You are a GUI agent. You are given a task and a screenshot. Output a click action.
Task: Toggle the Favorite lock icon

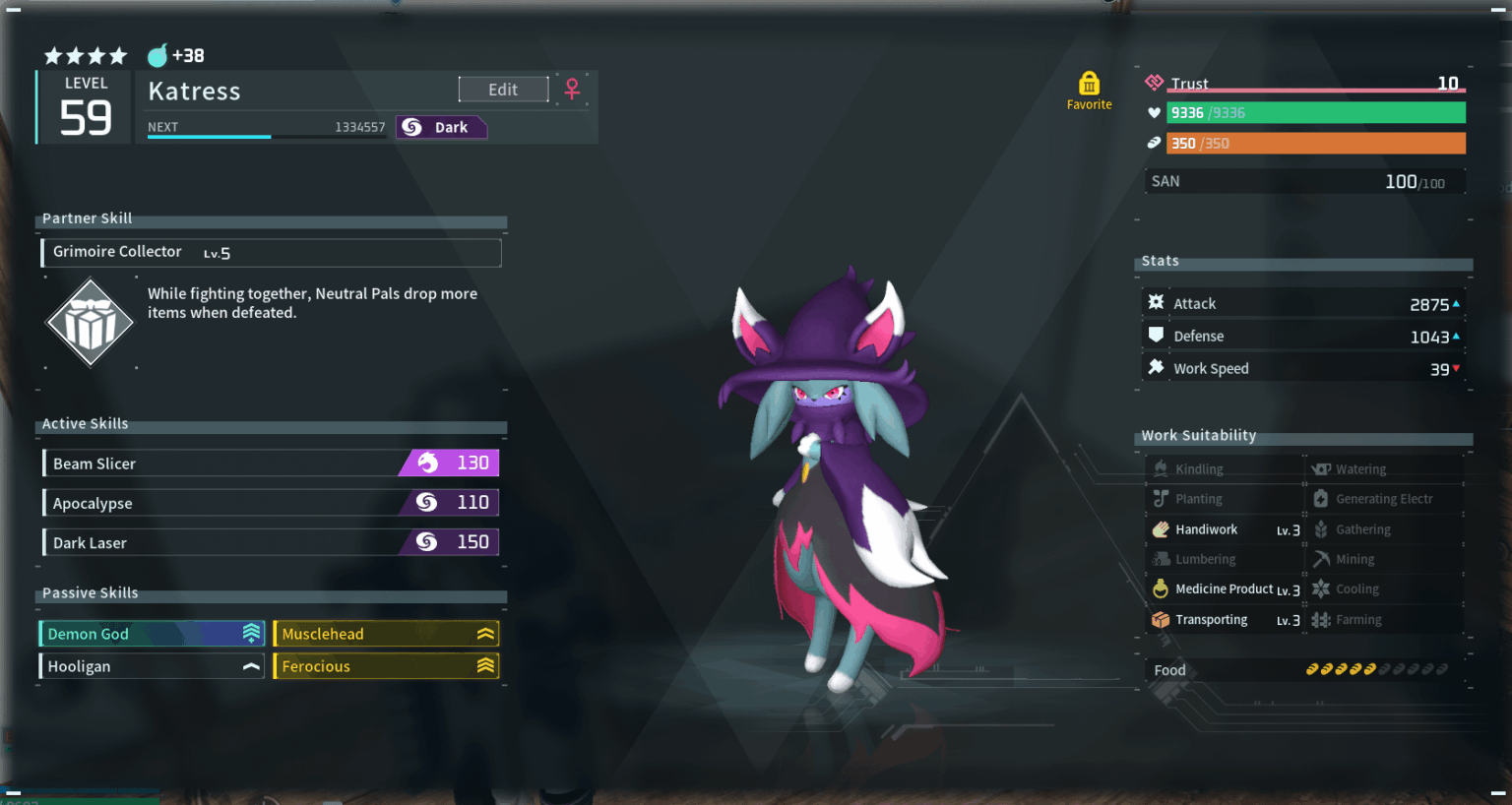[x=1089, y=84]
